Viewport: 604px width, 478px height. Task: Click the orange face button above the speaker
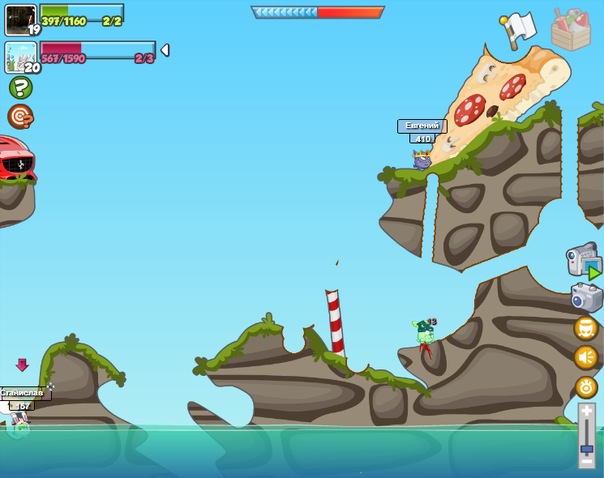[x=586, y=328]
